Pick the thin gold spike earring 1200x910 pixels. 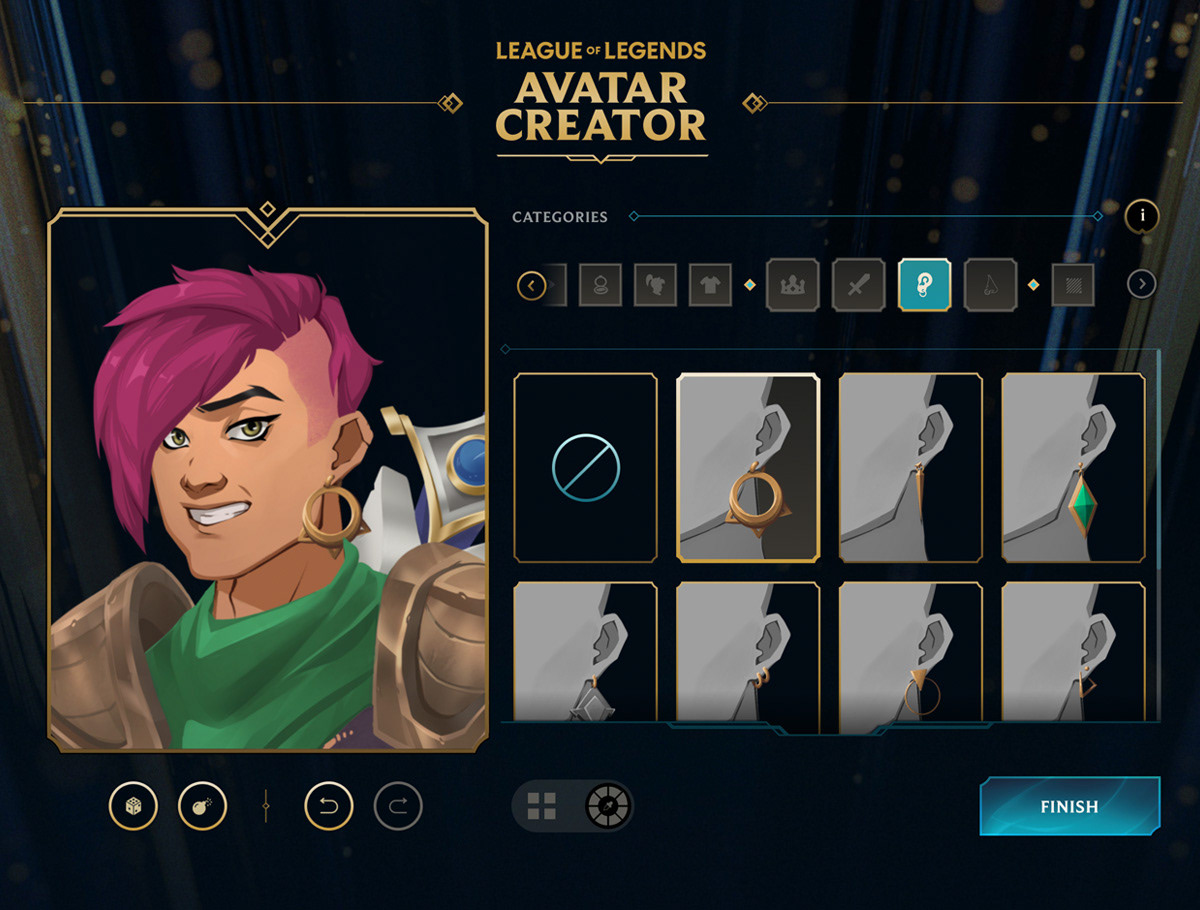pyautogui.click(x=911, y=467)
